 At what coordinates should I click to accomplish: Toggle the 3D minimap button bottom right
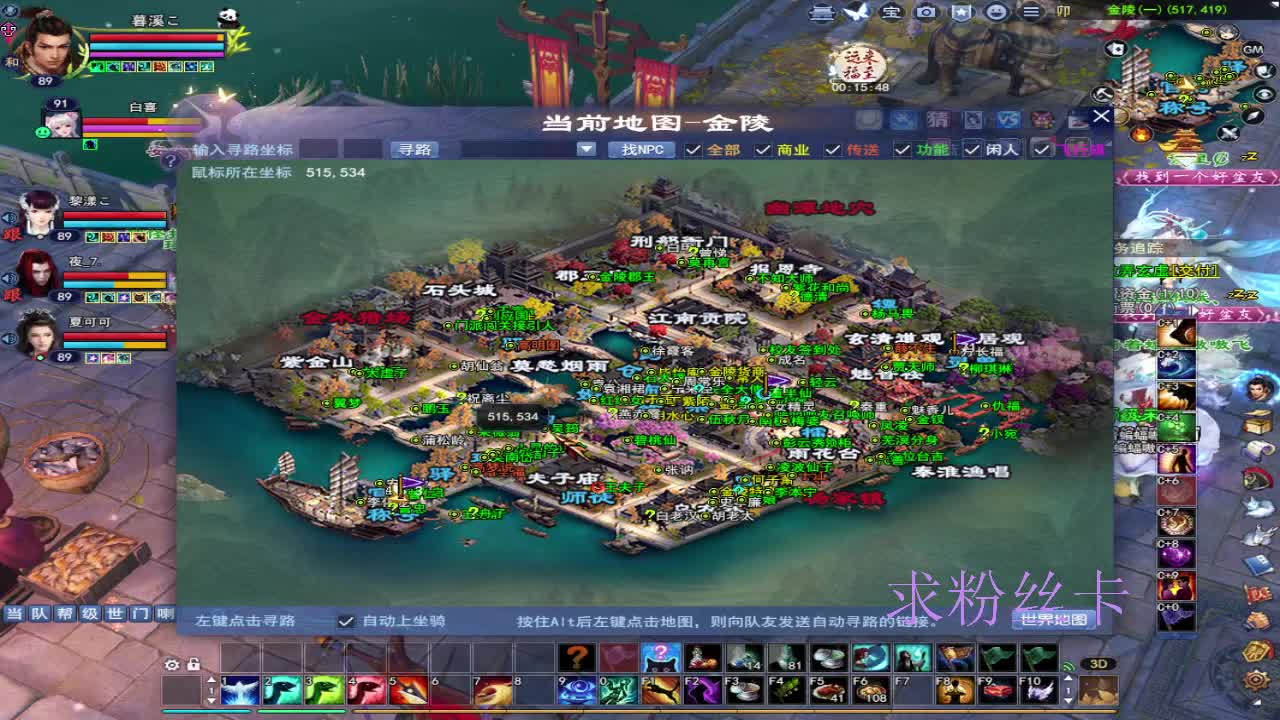(x=1099, y=663)
